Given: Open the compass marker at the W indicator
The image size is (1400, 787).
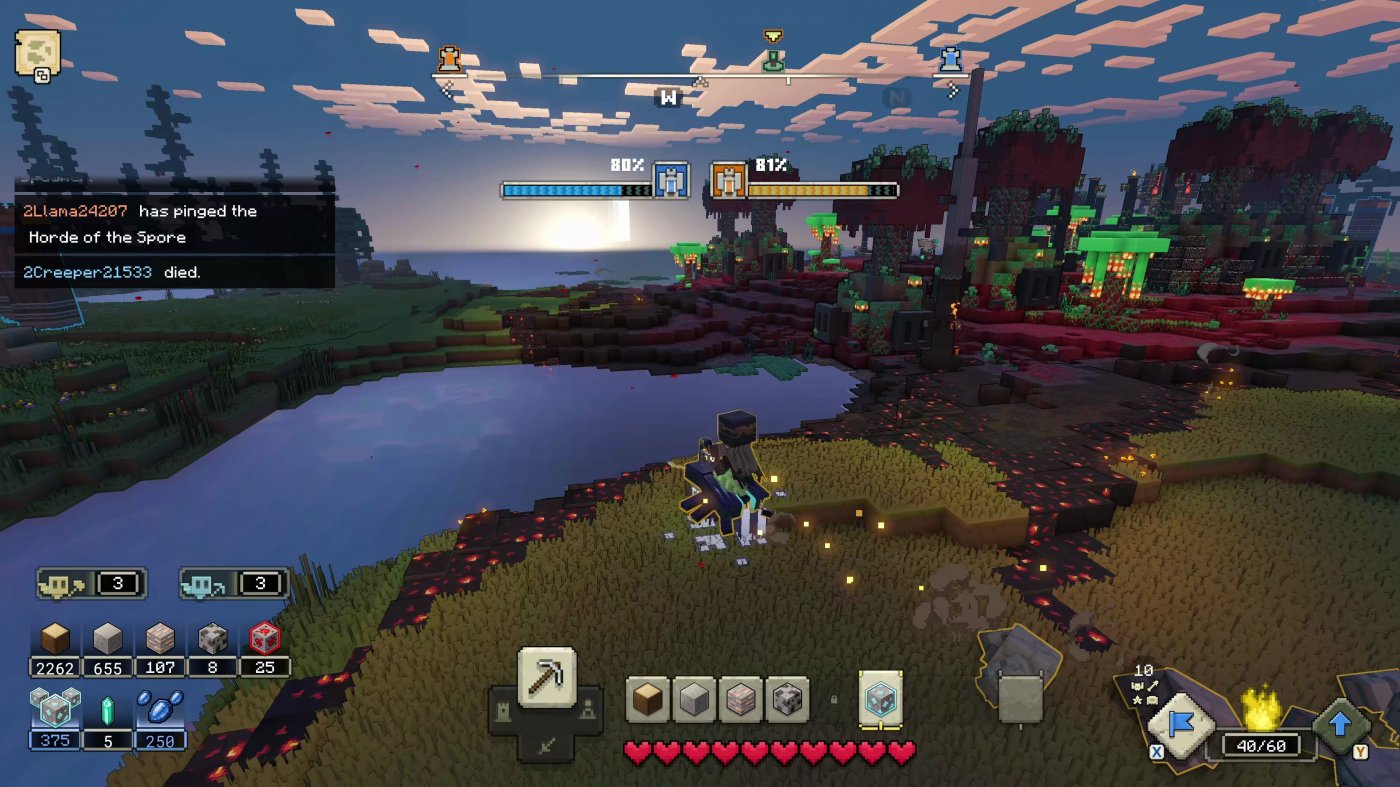Looking at the screenshot, I should [x=668, y=97].
